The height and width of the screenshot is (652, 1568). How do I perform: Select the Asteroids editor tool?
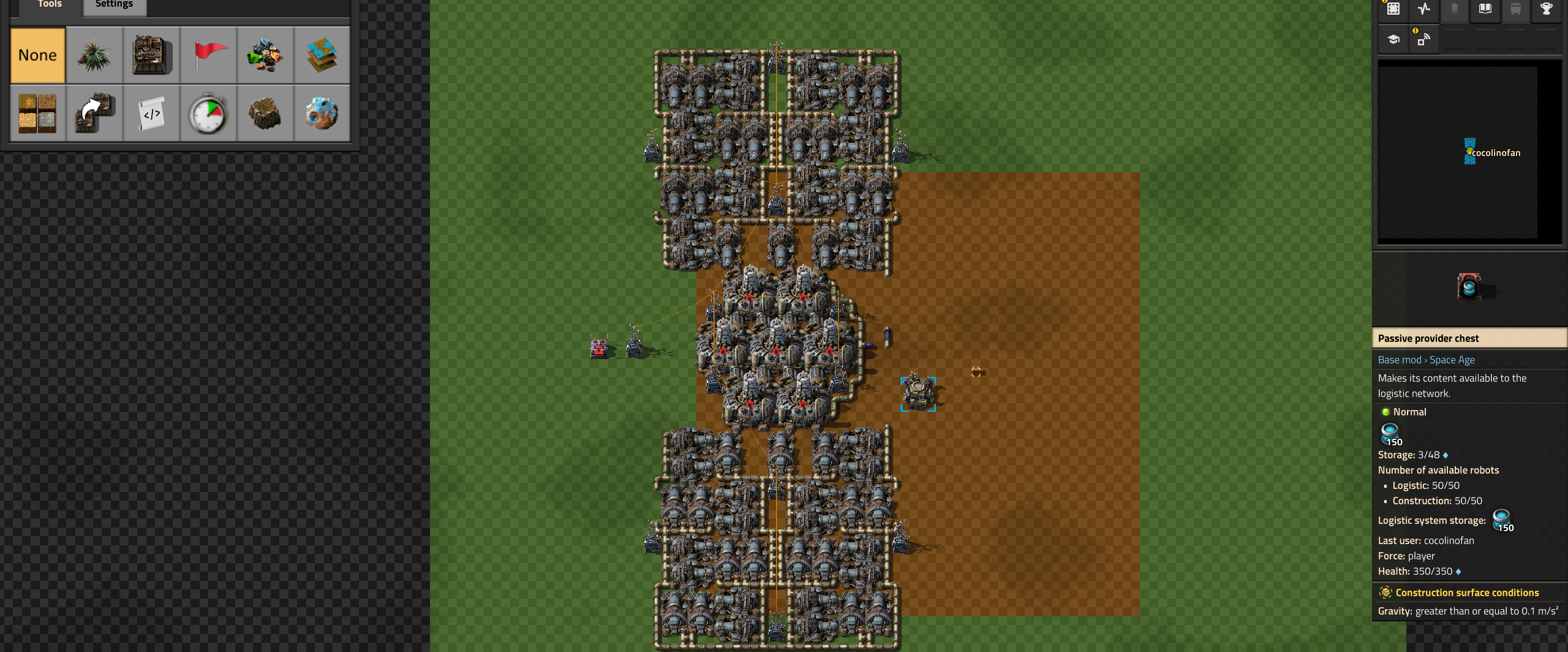pos(323,113)
